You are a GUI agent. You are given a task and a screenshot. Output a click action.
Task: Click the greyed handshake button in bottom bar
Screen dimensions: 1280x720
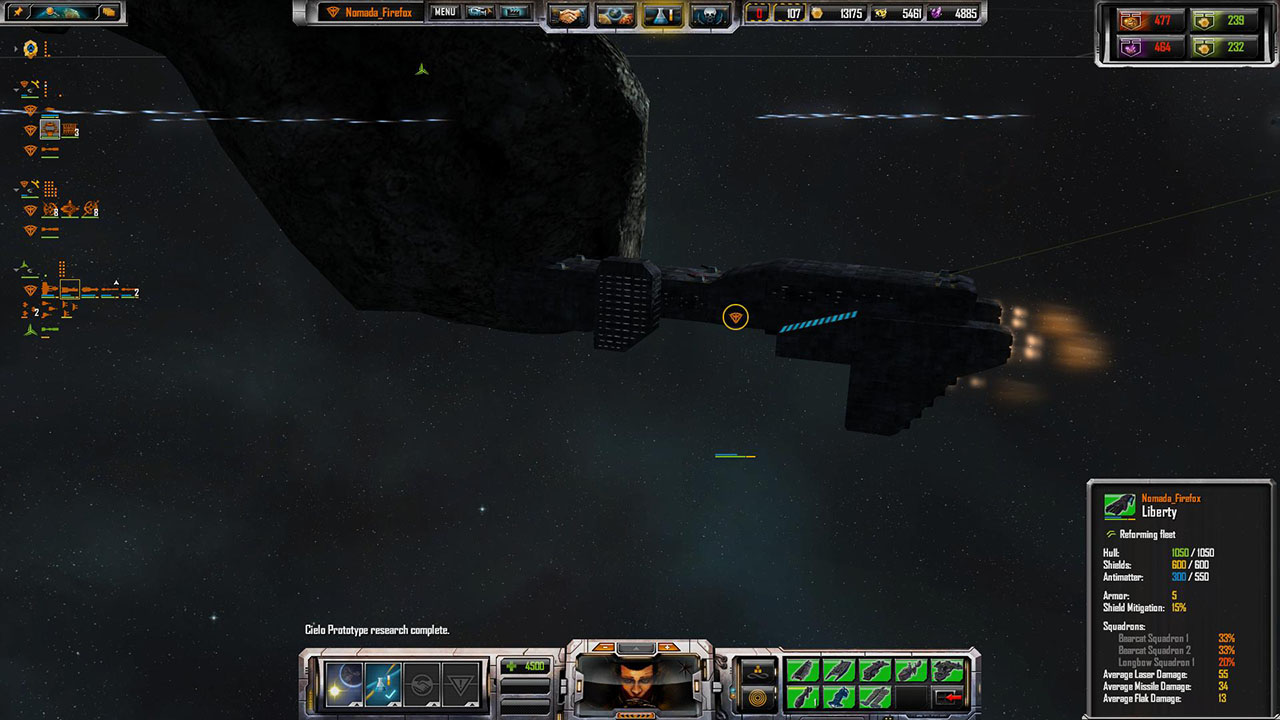coord(422,685)
